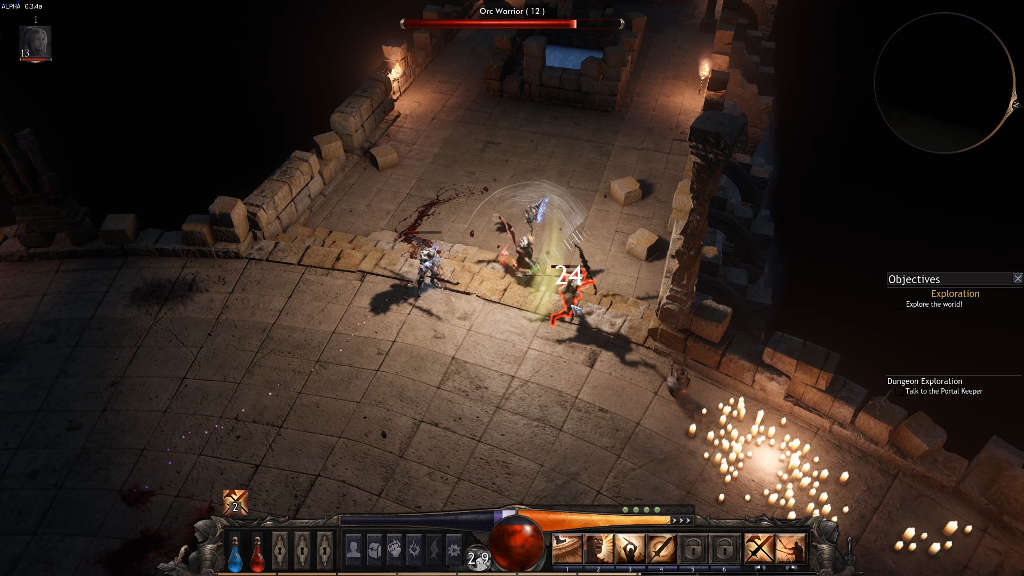
Task: Close the Objectives panel
Action: (1017, 279)
